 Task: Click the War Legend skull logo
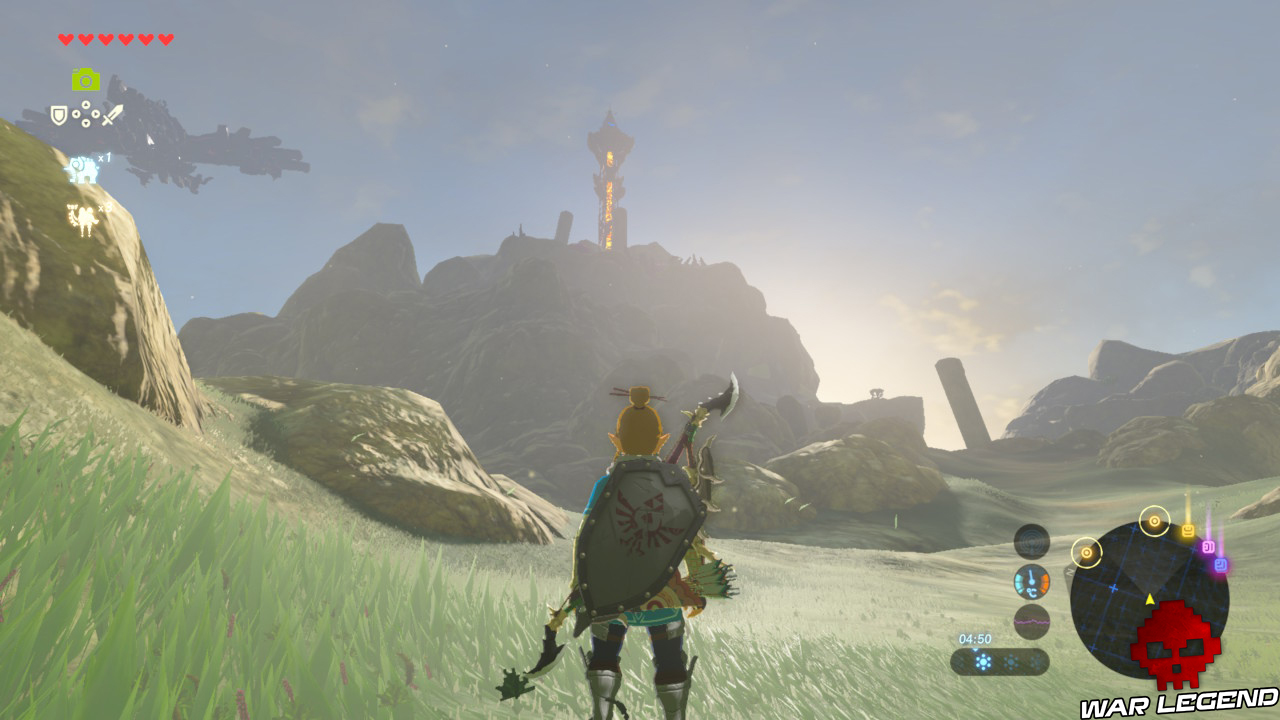tap(1177, 647)
